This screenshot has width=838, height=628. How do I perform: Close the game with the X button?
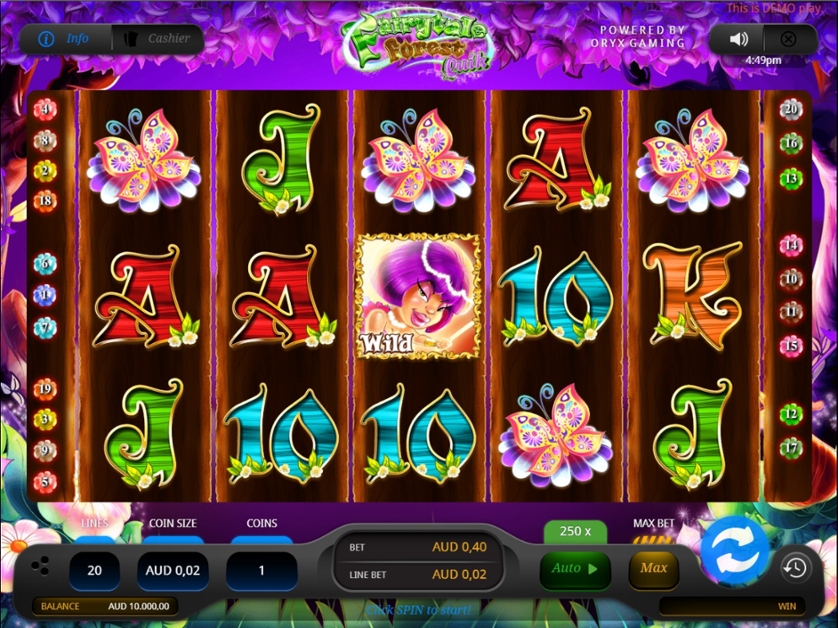coord(788,39)
